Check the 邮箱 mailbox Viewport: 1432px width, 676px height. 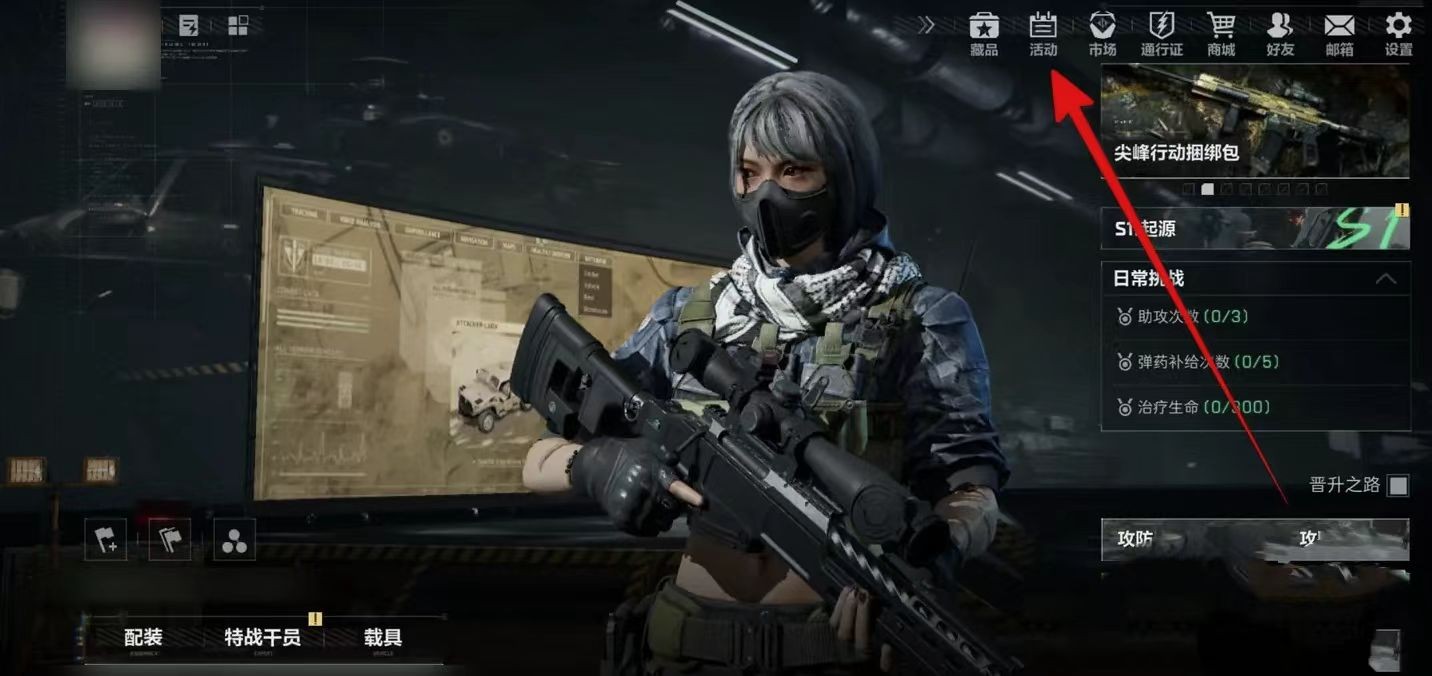tap(1338, 33)
